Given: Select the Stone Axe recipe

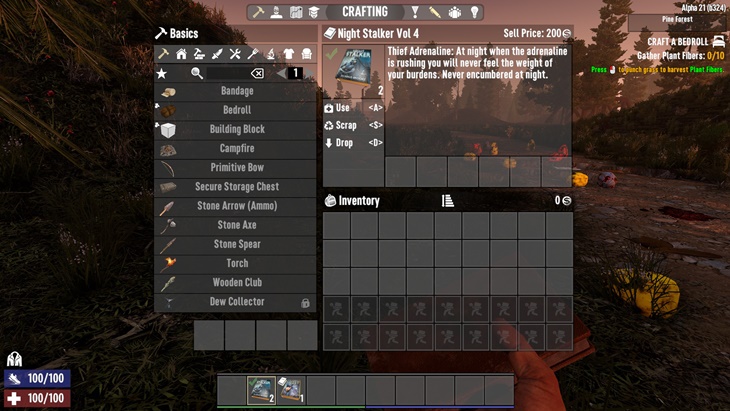Looking at the screenshot, I should (x=236, y=225).
